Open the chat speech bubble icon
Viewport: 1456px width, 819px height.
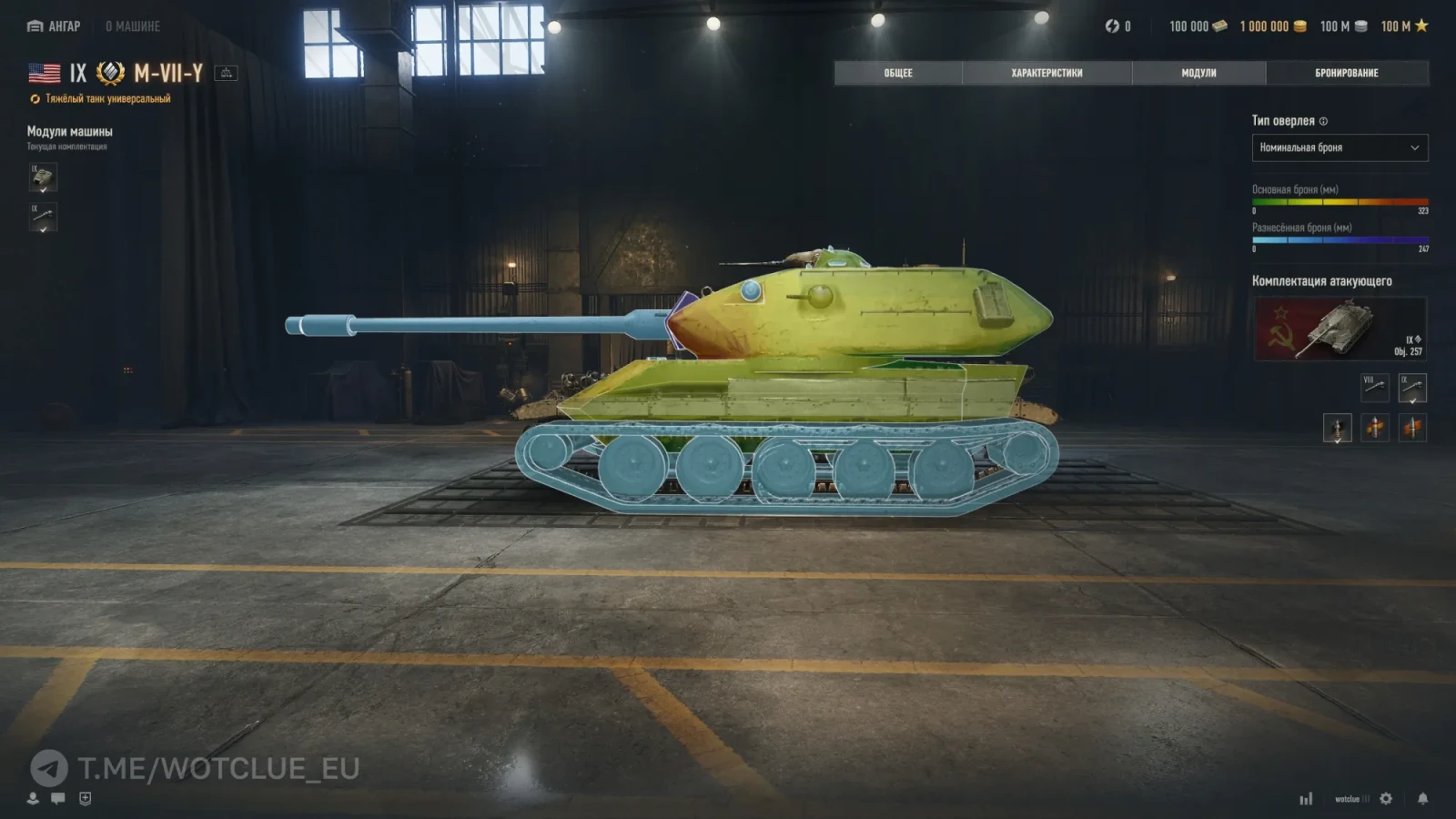pos(58,798)
